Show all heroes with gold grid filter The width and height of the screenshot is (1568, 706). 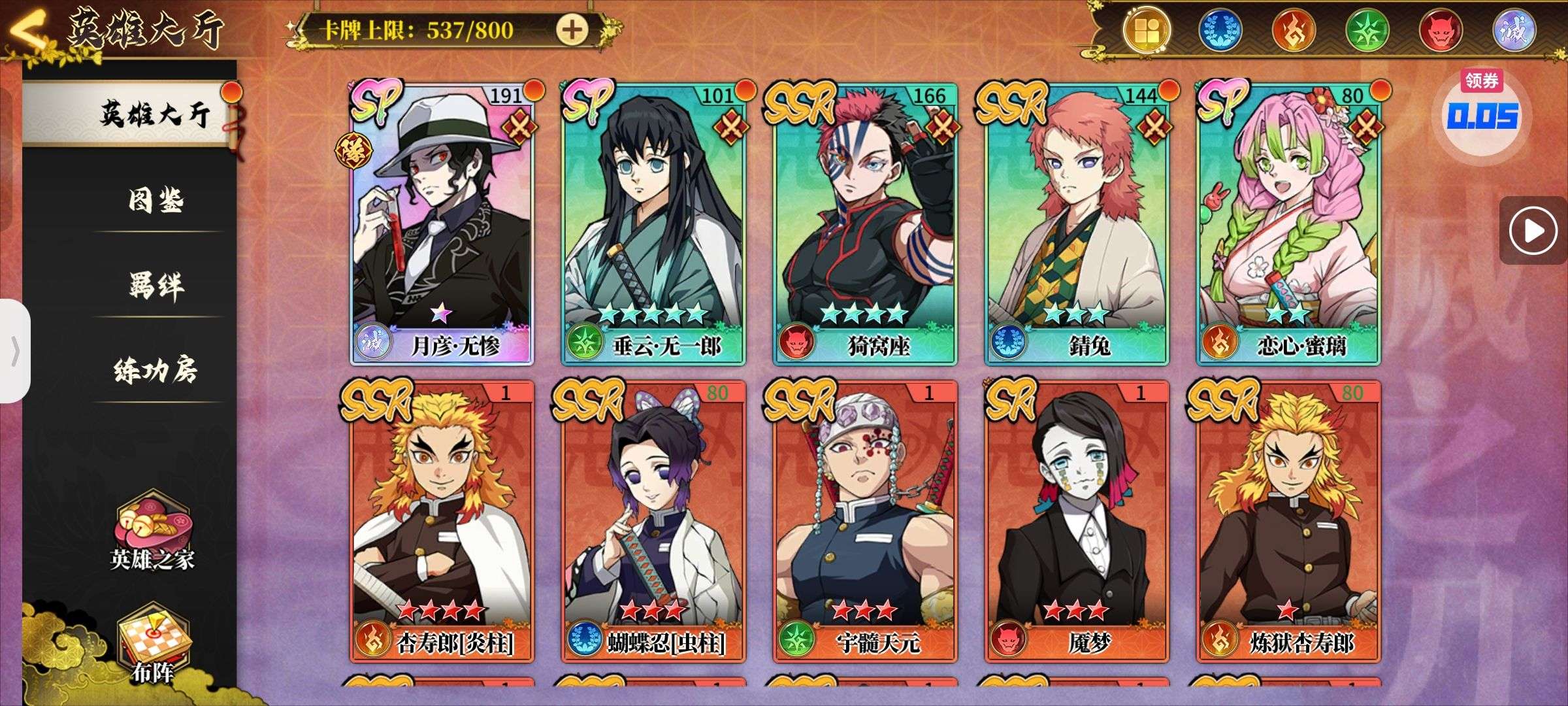[x=1146, y=30]
